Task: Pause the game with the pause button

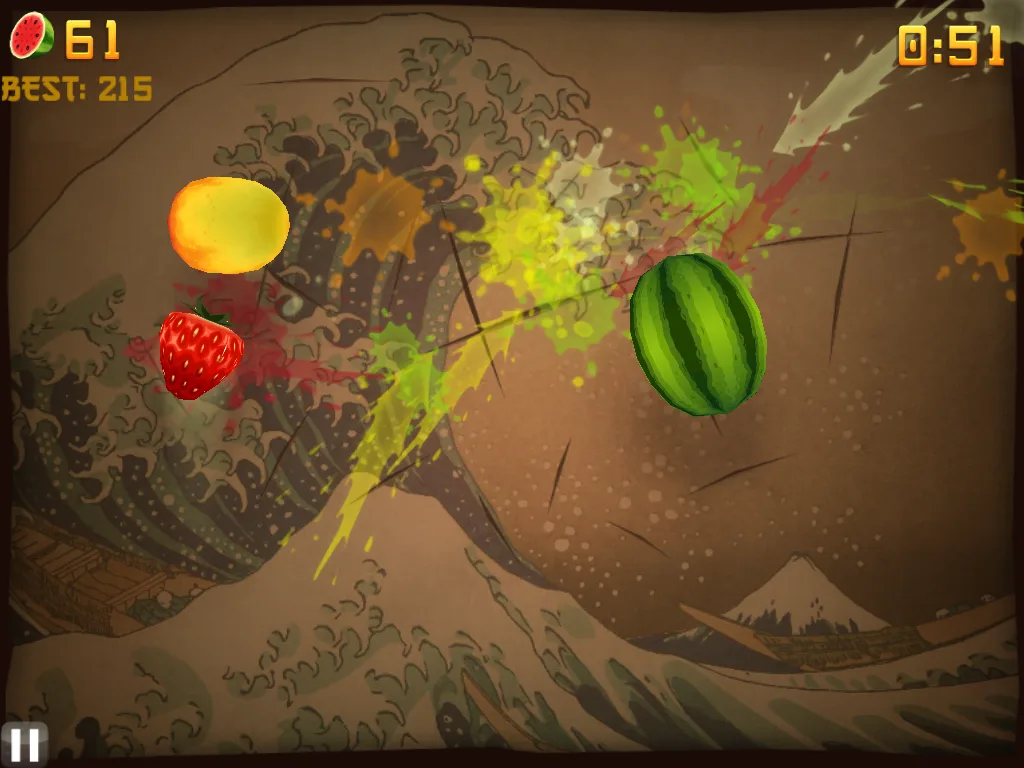Action: coord(24,744)
